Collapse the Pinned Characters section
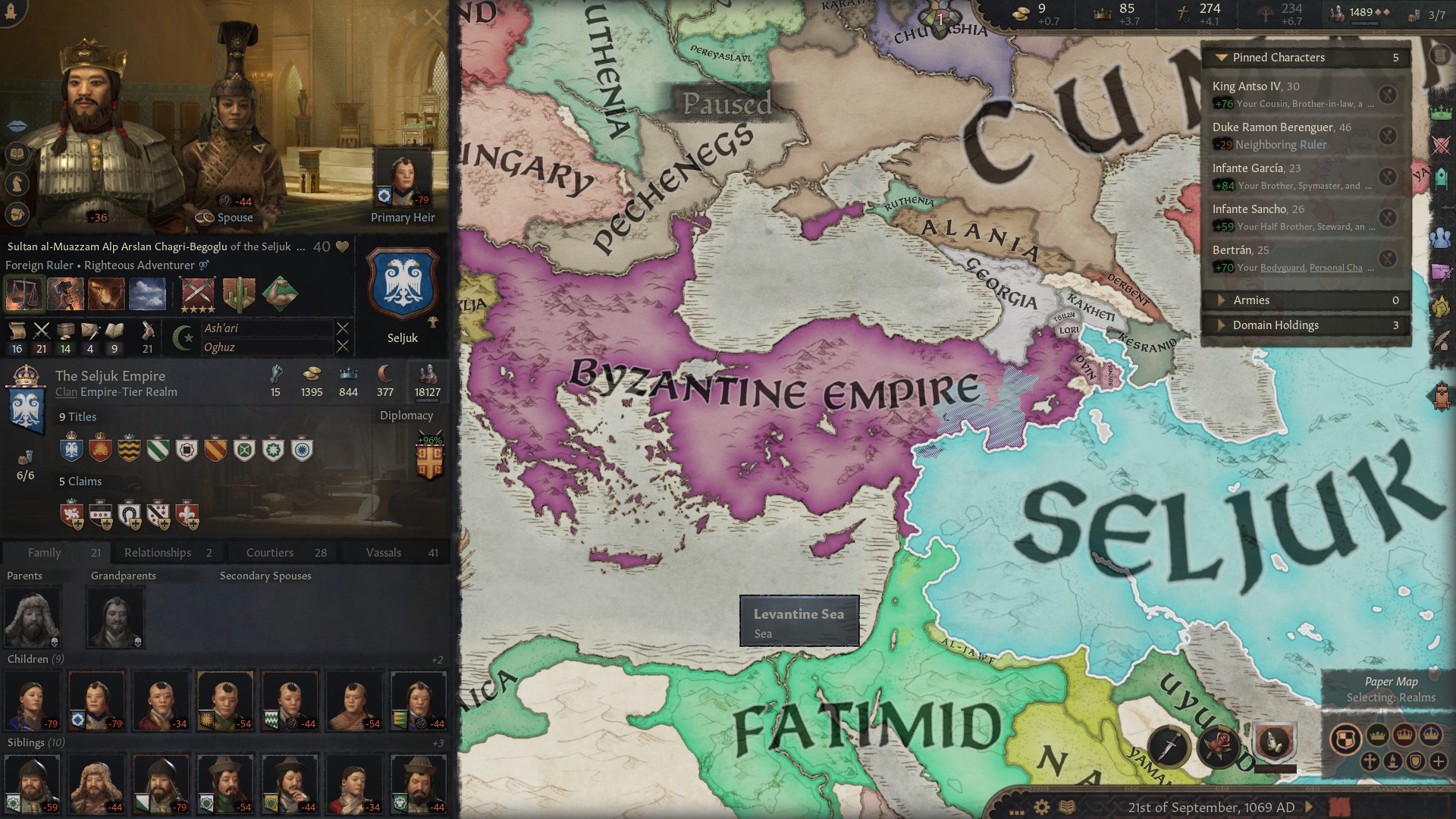1456x819 pixels. [1222, 57]
